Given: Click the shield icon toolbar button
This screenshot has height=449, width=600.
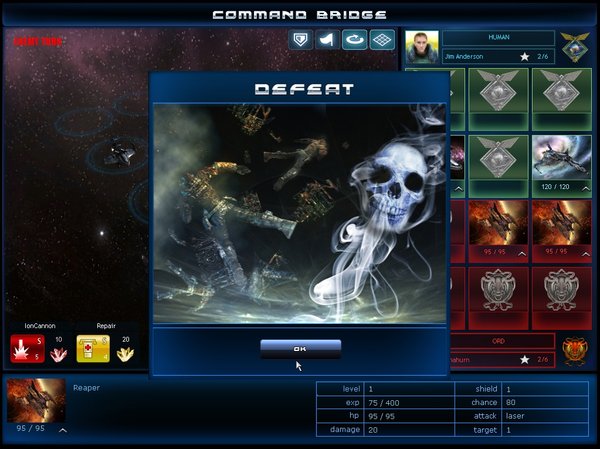Looking at the screenshot, I should coord(300,40).
